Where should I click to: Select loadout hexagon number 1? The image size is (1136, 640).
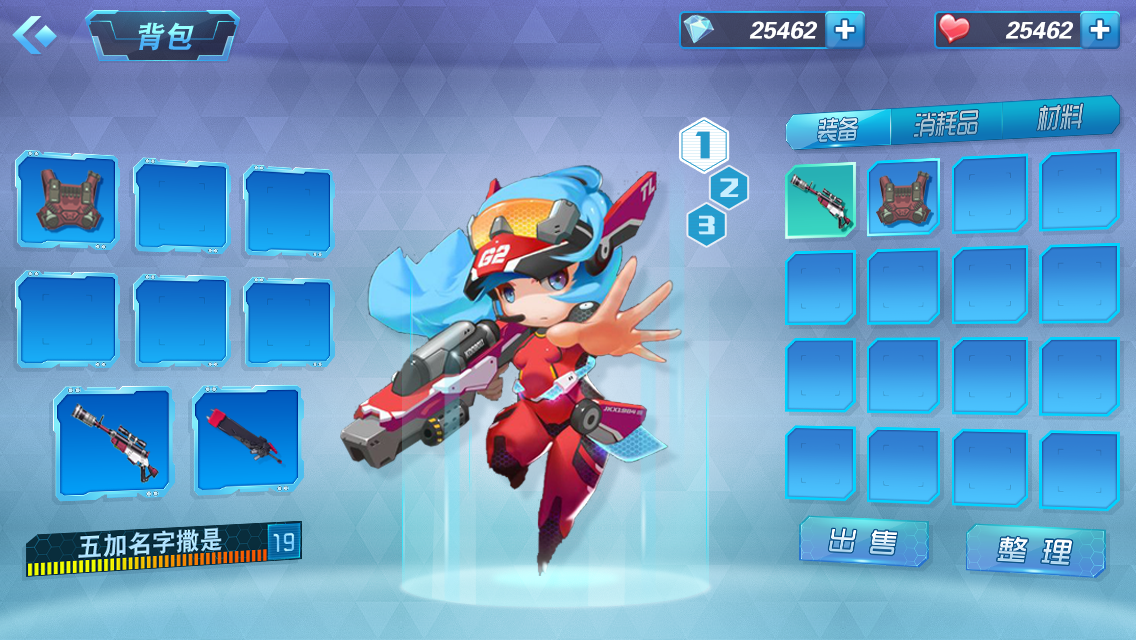[704, 146]
